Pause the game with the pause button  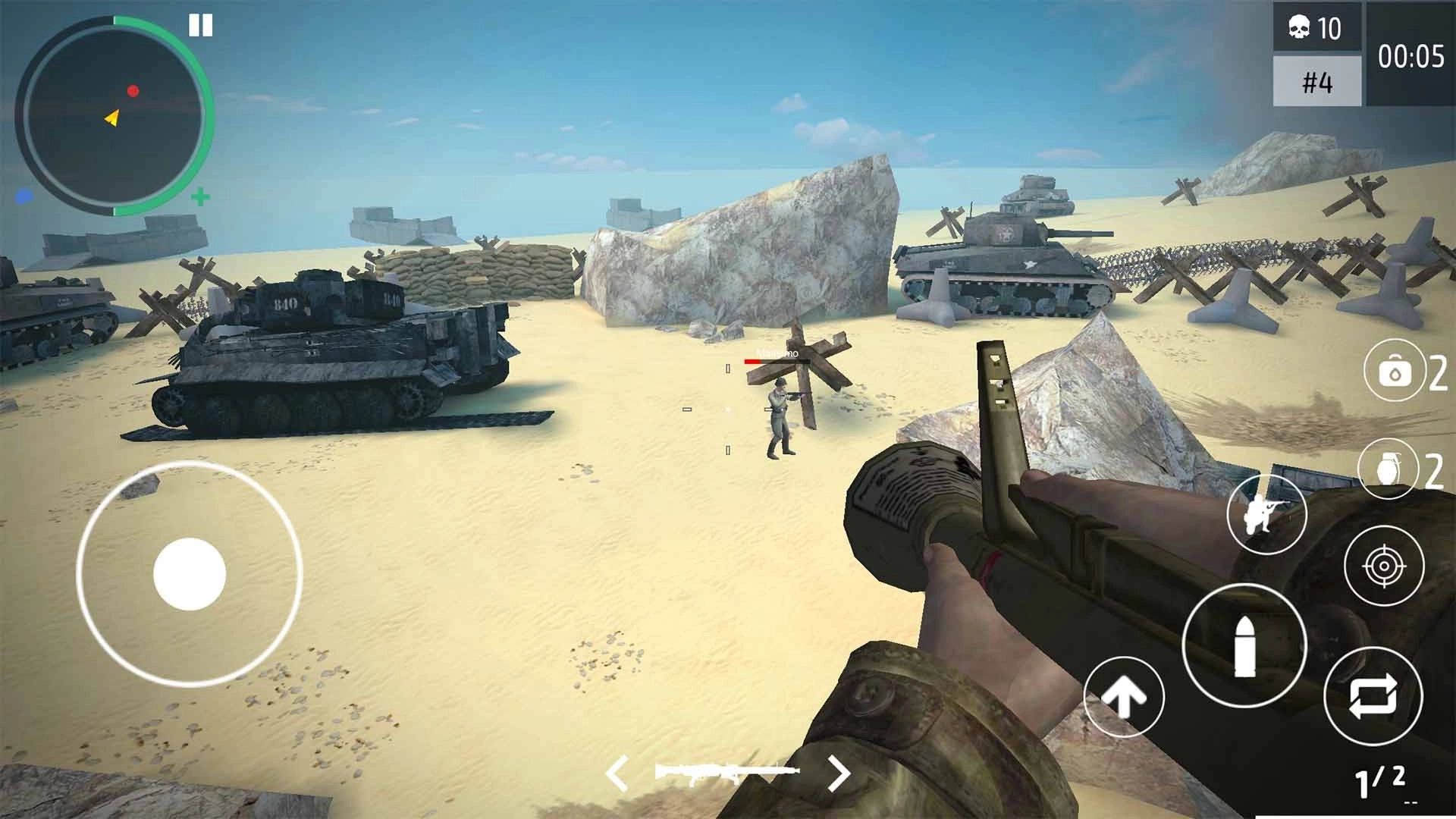tap(201, 27)
